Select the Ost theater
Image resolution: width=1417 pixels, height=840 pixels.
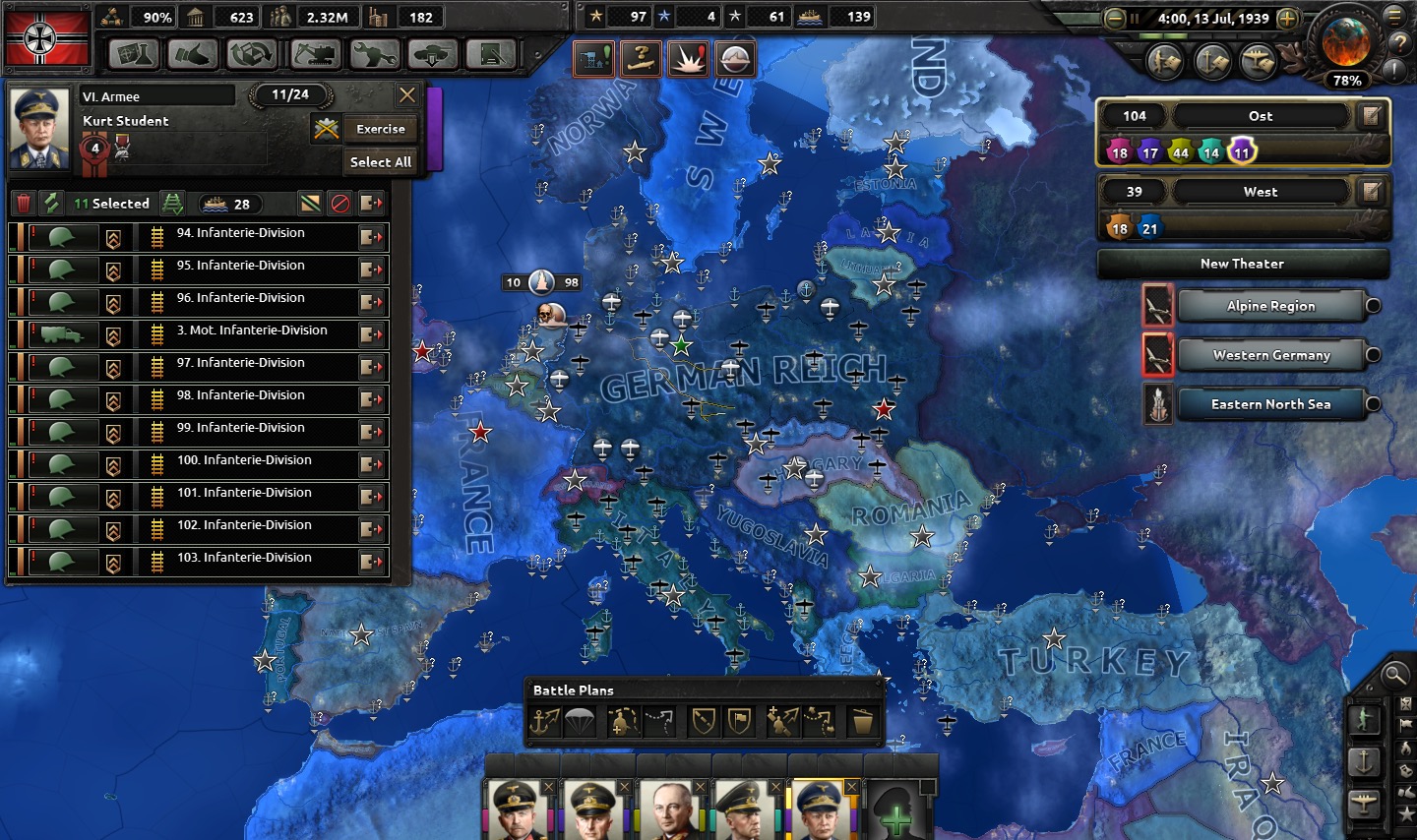pyautogui.click(x=1260, y=116)
